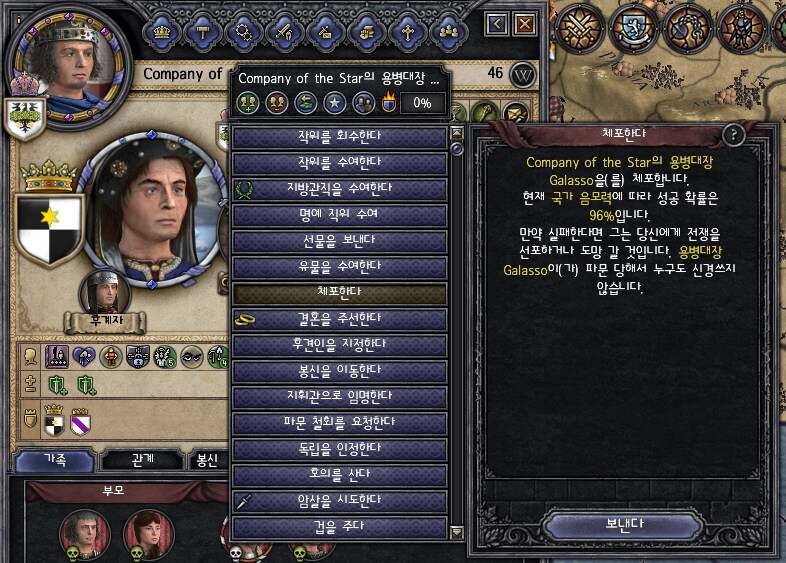Choose 독립을 인정한다 action
Screen dimensions: 786x563
(x=340, y=448)
